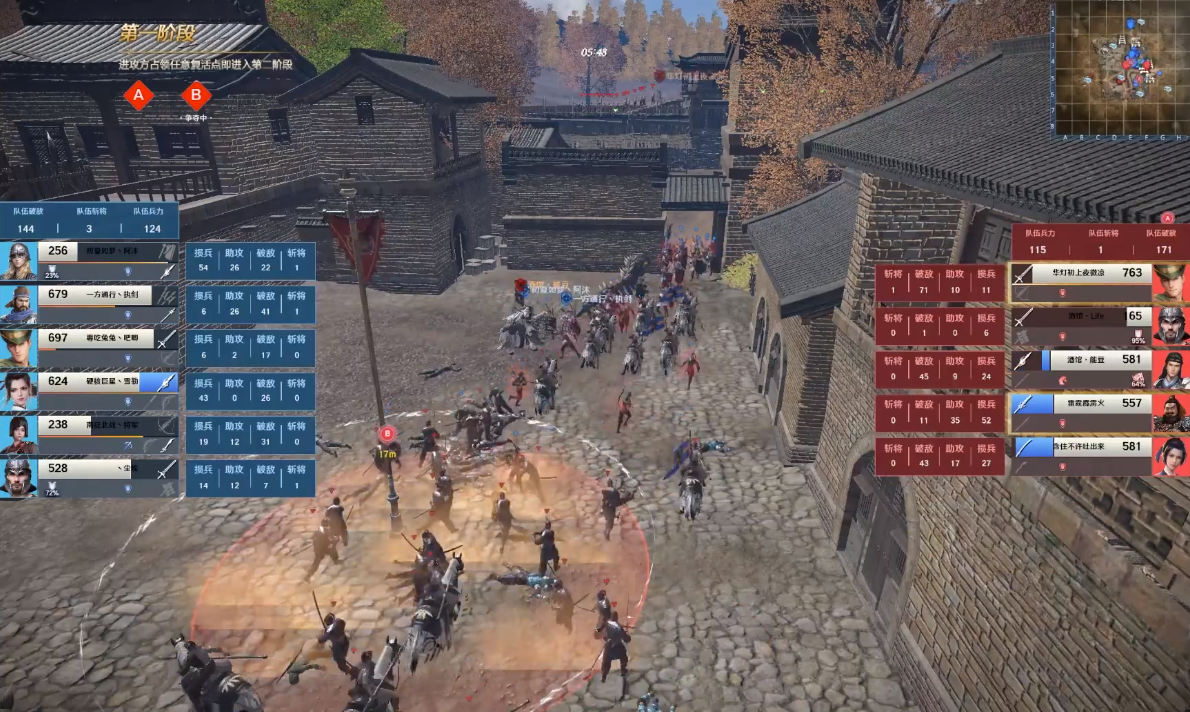Viewport: 1190px width, 712px height.
Task: Select contested point B diamond in objective tracker
Action: (196, 96)
